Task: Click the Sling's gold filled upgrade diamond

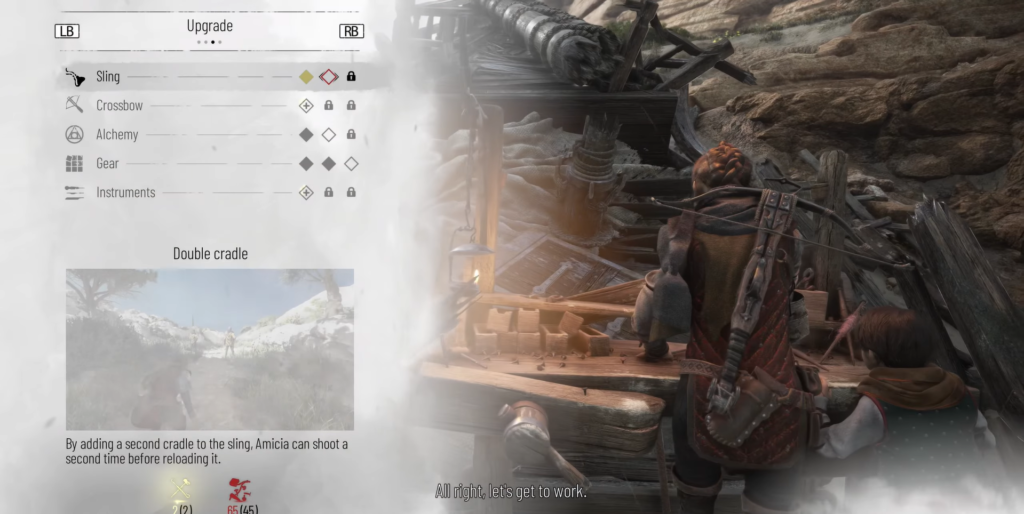Action: 306,76
